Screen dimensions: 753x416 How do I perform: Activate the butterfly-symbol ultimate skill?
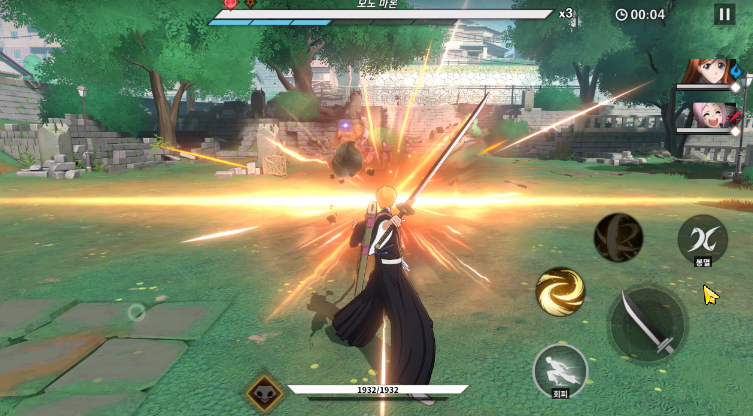tap(702, 240)
